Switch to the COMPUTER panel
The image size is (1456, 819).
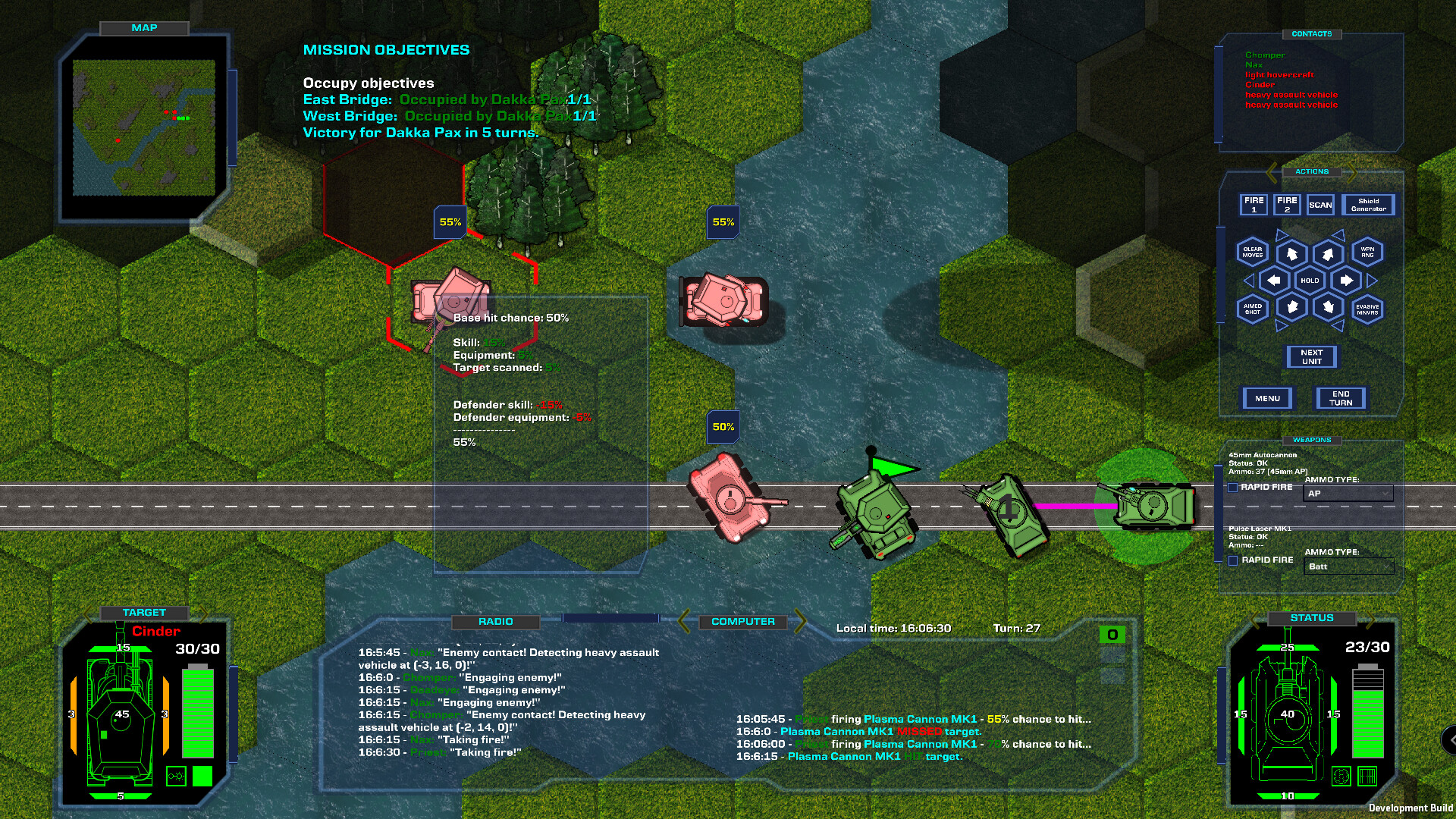[x=742, y=621]
